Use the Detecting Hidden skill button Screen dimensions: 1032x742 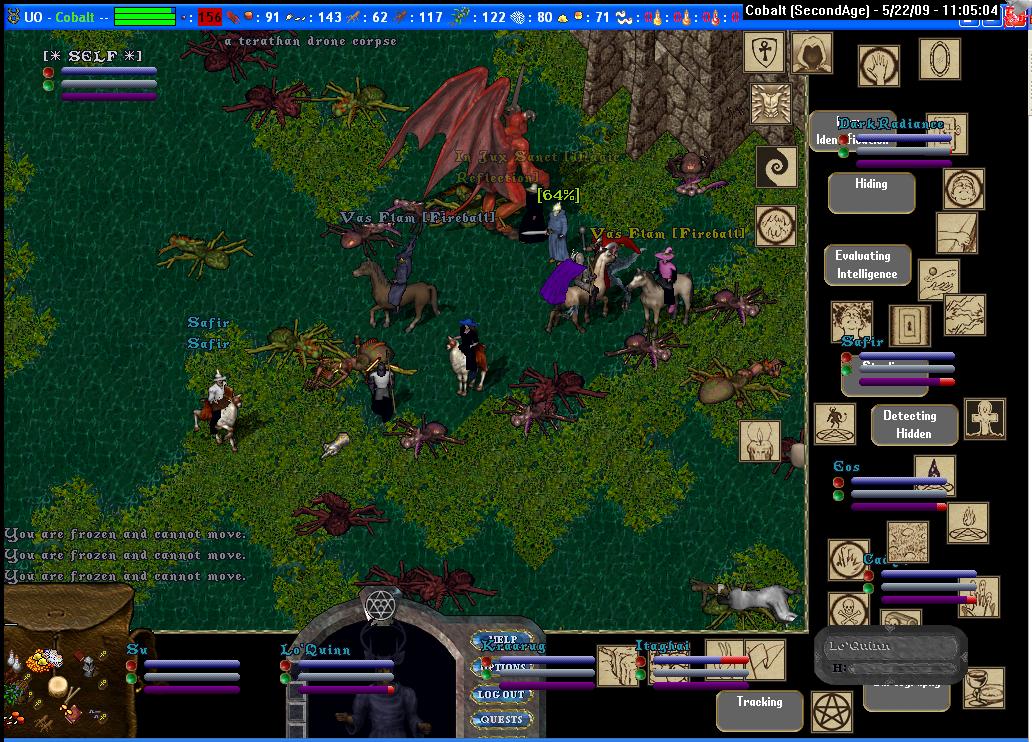pyautogui.click(x=914, y=425)
